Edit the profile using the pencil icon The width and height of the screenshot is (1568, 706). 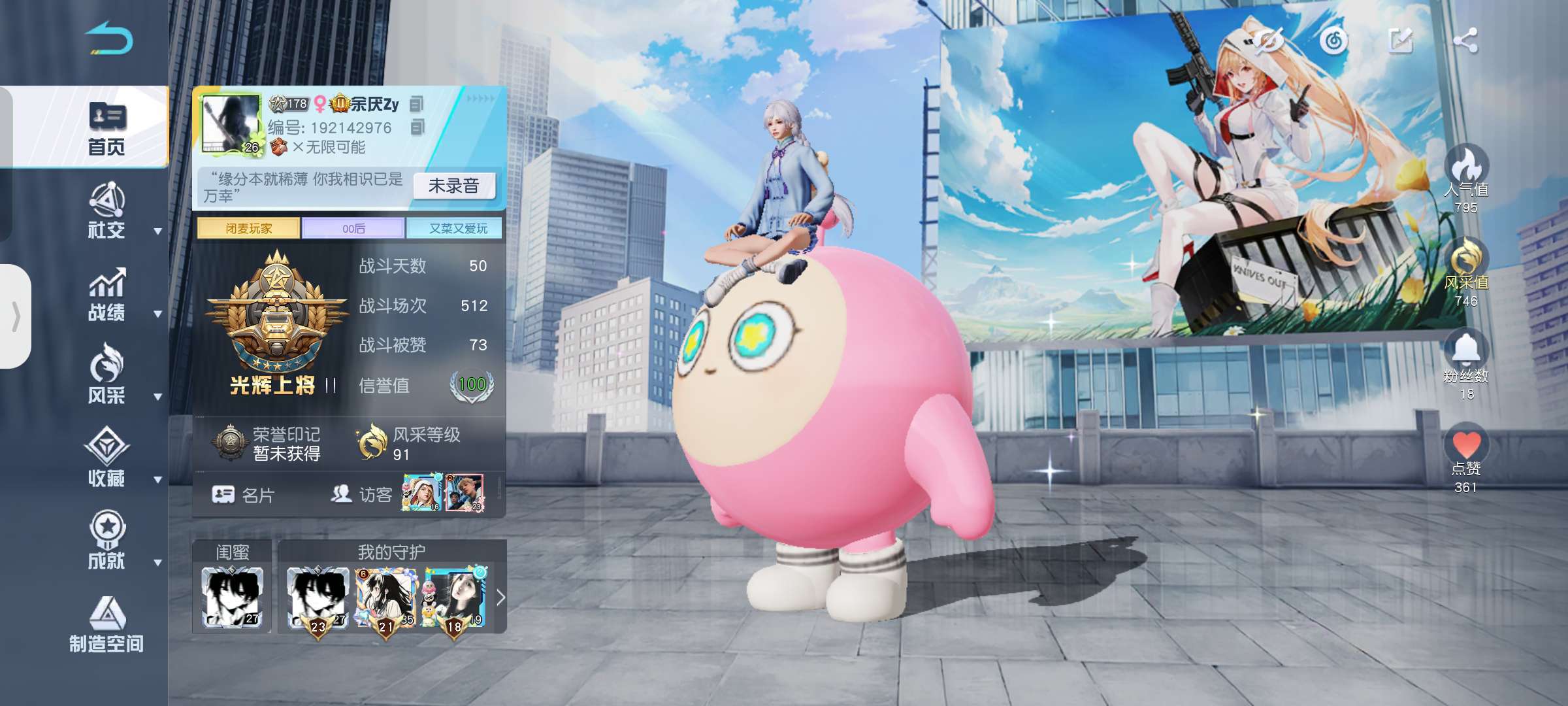pyautogui.click(x=1400, y=41)
